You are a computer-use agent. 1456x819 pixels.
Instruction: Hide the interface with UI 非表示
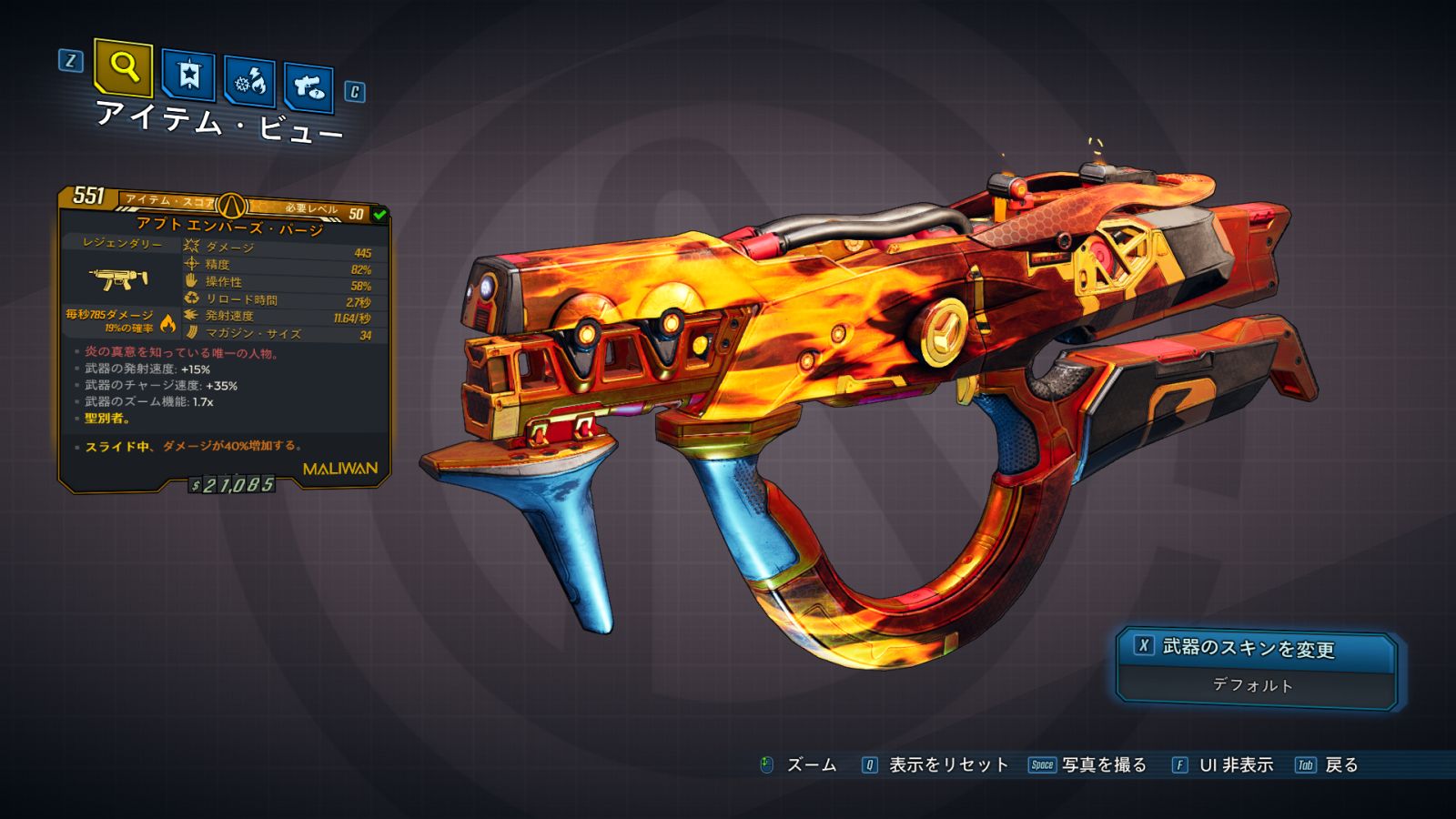click(1222, 765)
